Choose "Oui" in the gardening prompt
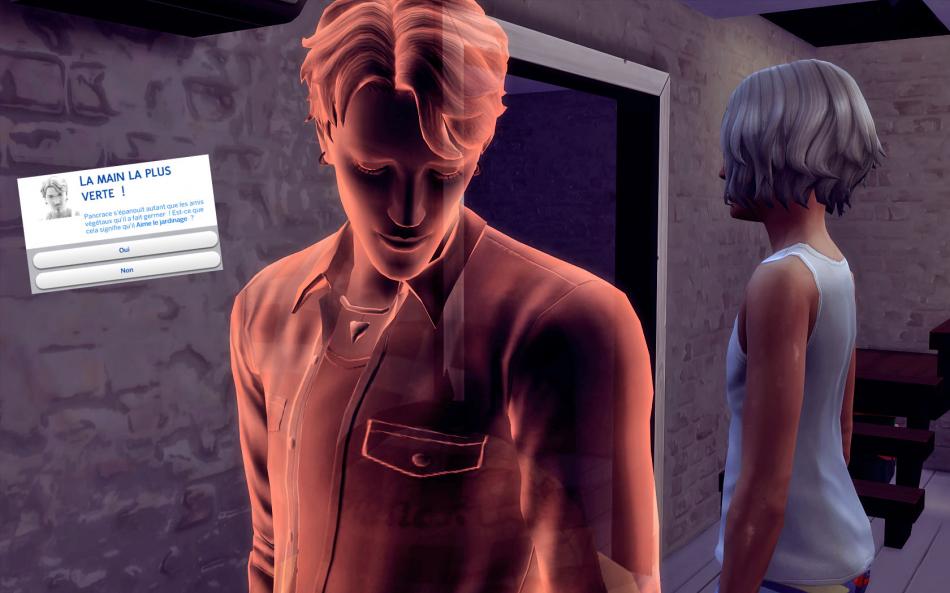Screen dimensions: 950x593 click(x=125, y=247)
